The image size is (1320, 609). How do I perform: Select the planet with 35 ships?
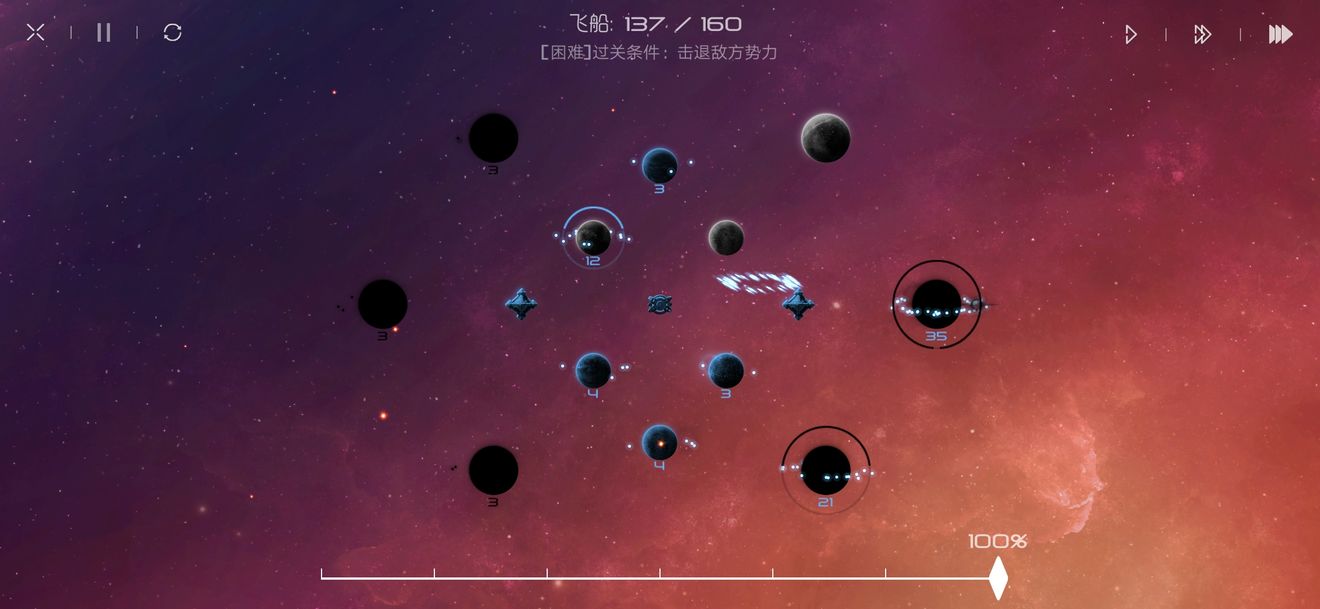[x=937, y=303]
